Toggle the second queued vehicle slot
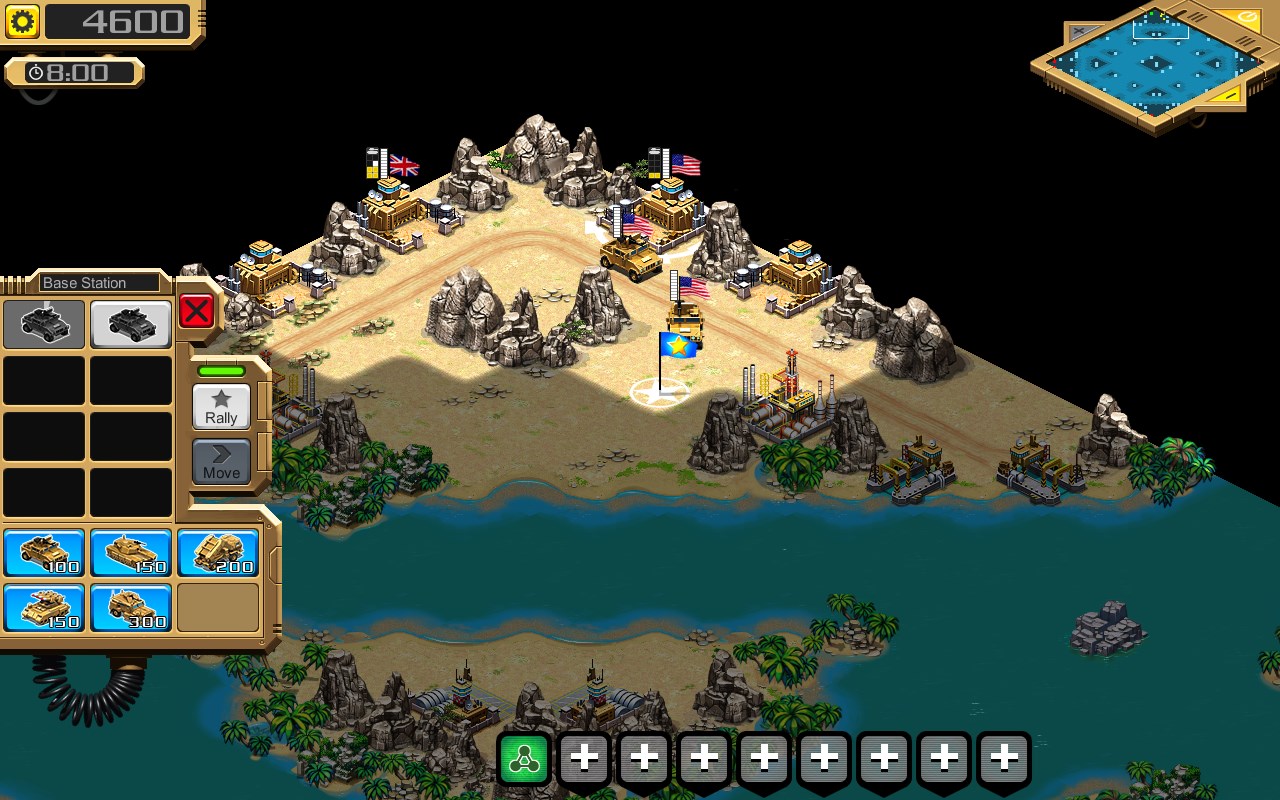1280x800 pixels. point(130,324)
